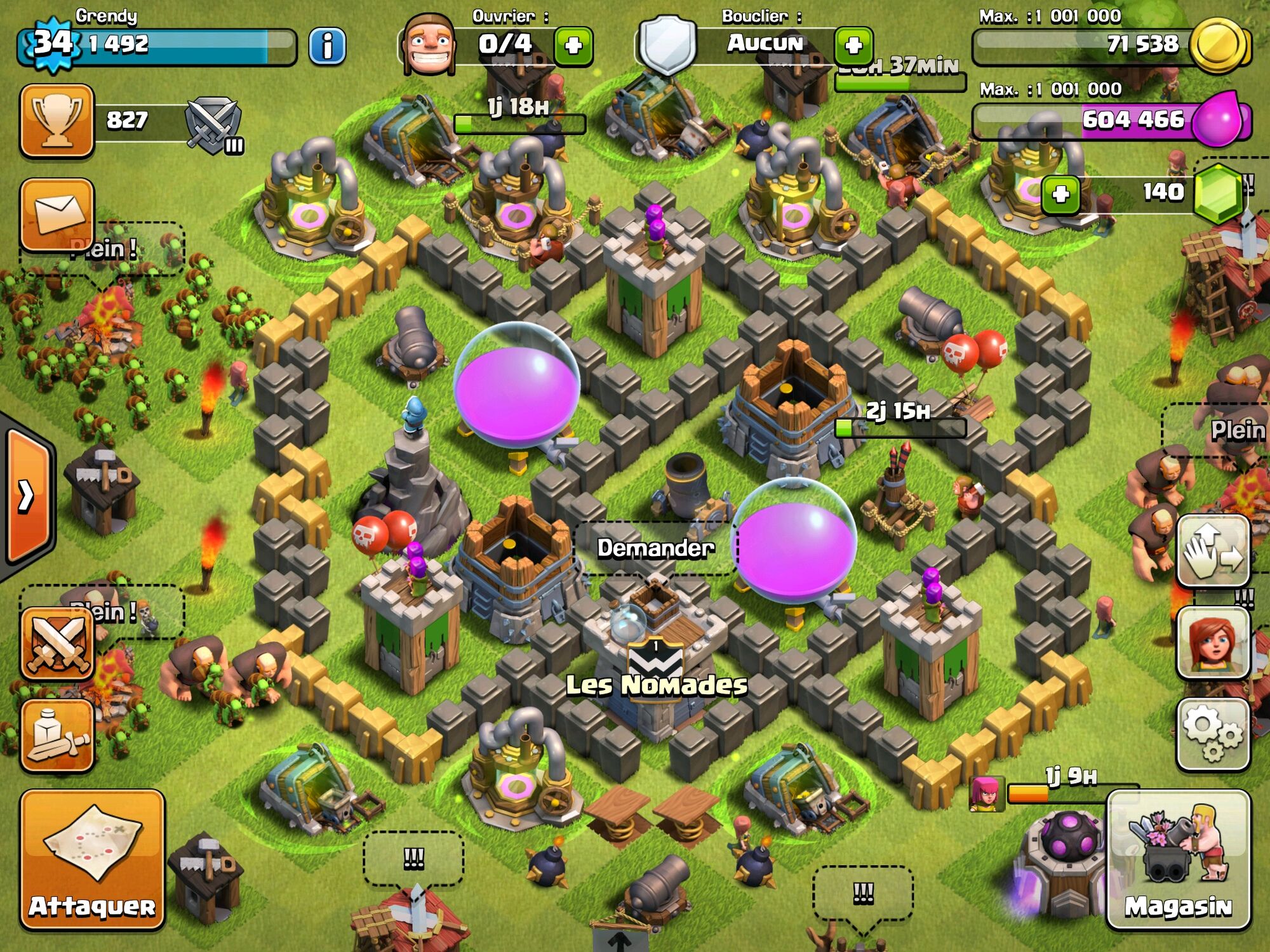The image size is (1270, 952).
Task: Tap the Demander request troops bubble
Action: click(x=655, y=548)
